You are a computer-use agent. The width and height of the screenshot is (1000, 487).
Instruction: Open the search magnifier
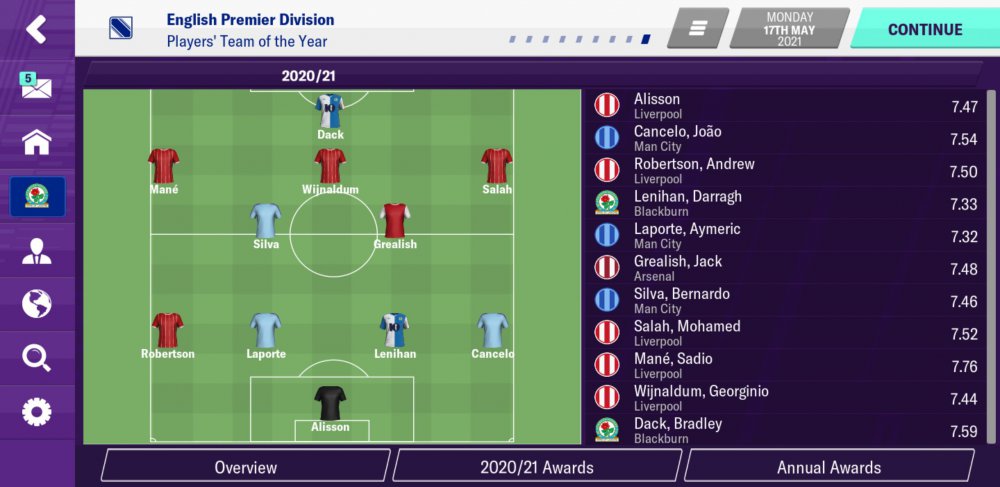(36, 357)
